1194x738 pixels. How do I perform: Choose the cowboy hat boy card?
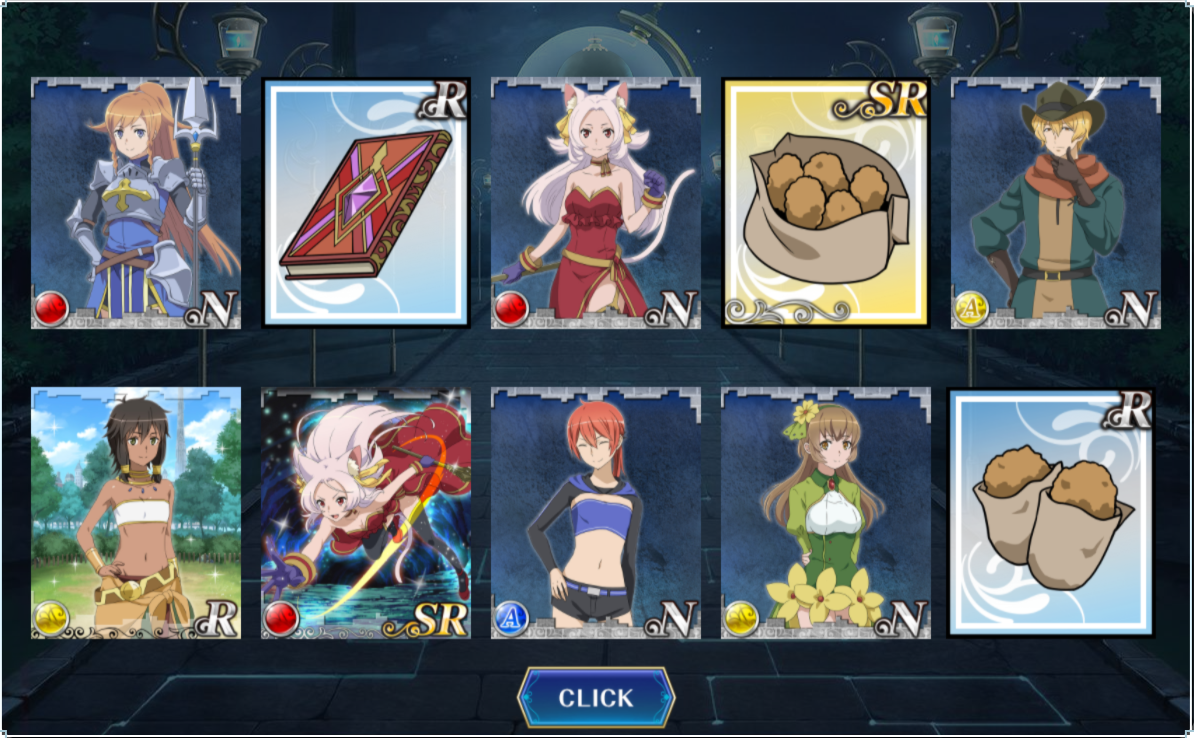click(x=1056, y=203)
